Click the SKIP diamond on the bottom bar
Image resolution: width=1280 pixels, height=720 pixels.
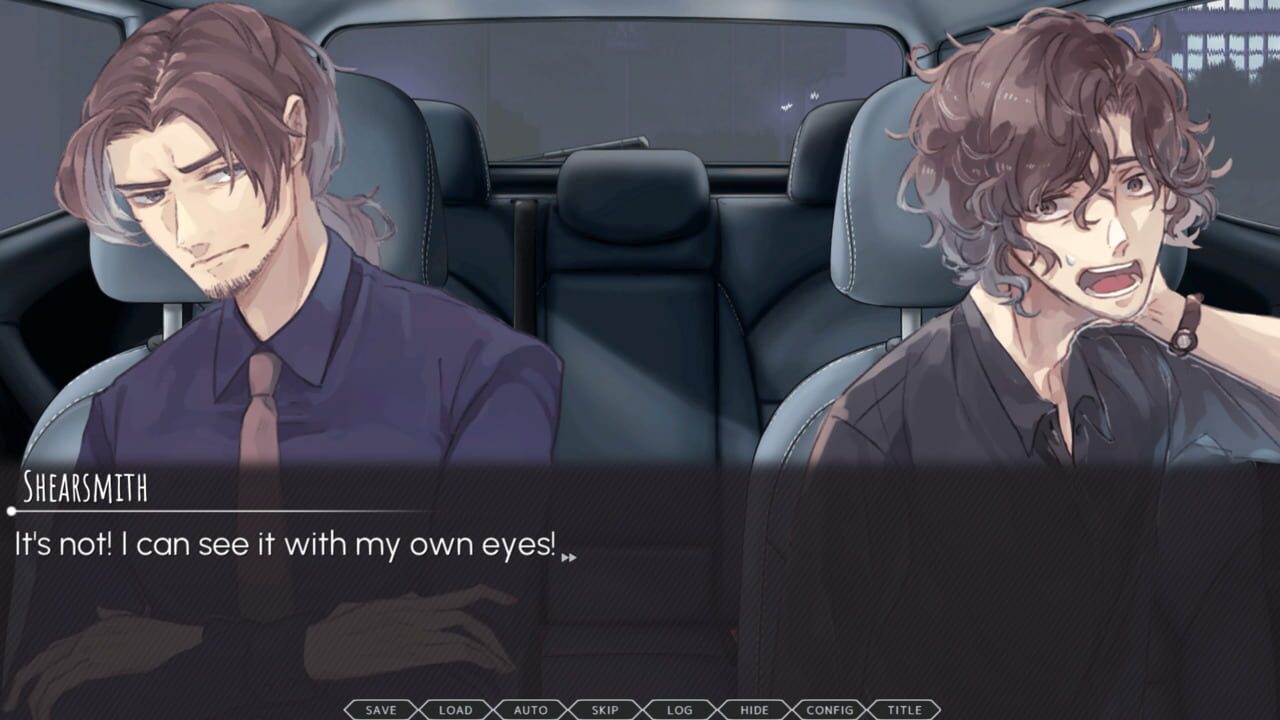(x=604, y=710)
